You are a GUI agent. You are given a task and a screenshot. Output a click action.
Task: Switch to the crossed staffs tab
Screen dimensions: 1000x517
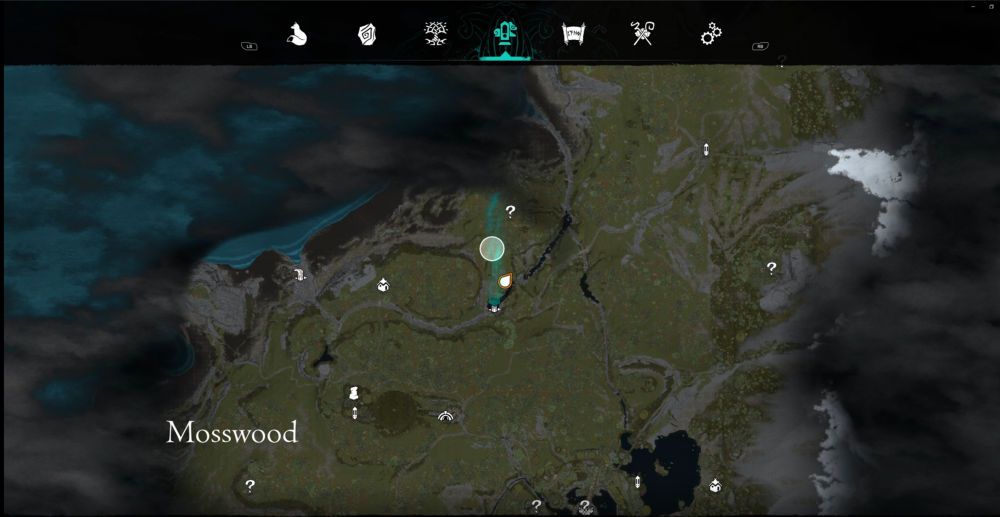click(x=642, y=35)
